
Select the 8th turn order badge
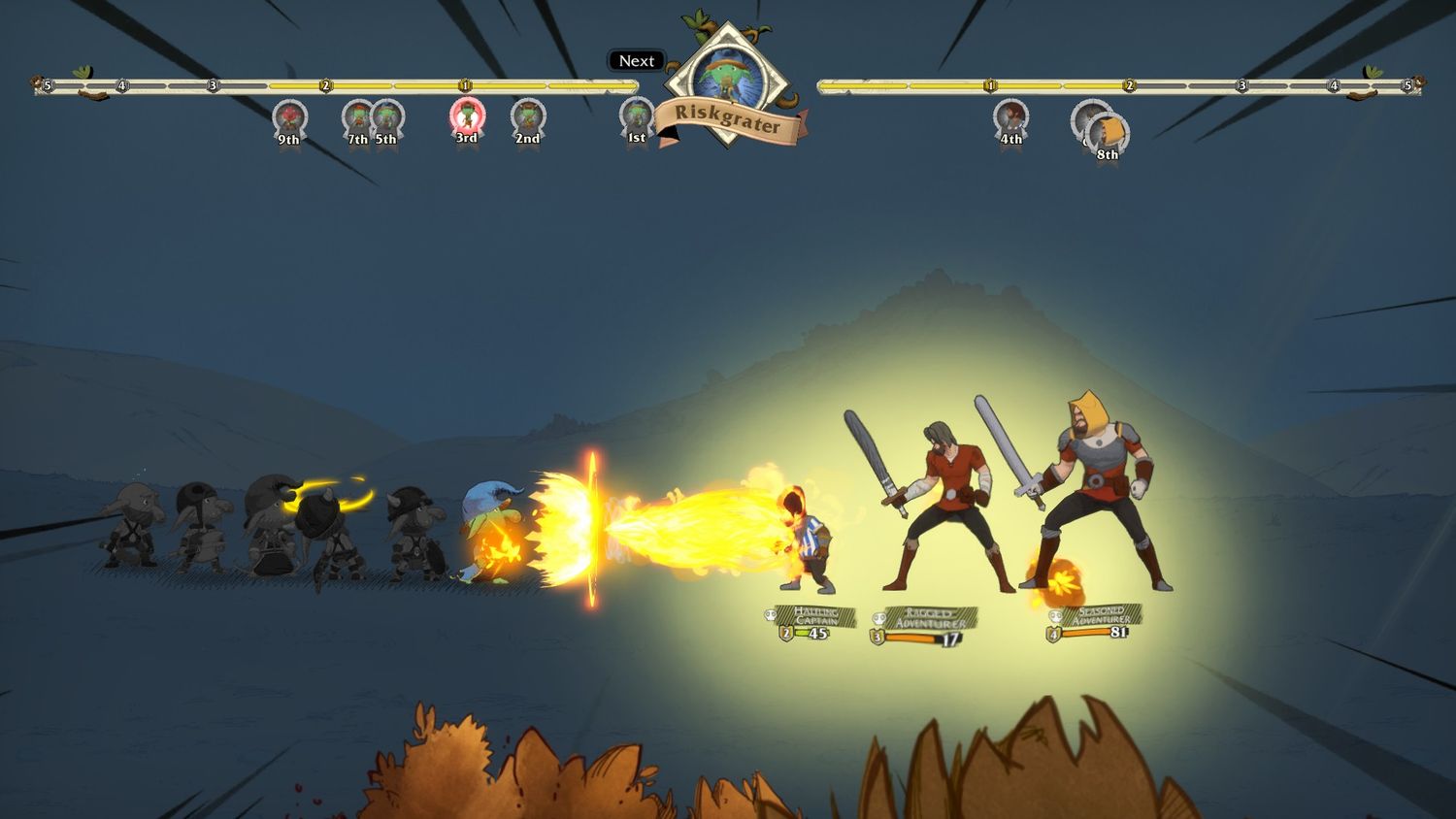(1108, 134)
